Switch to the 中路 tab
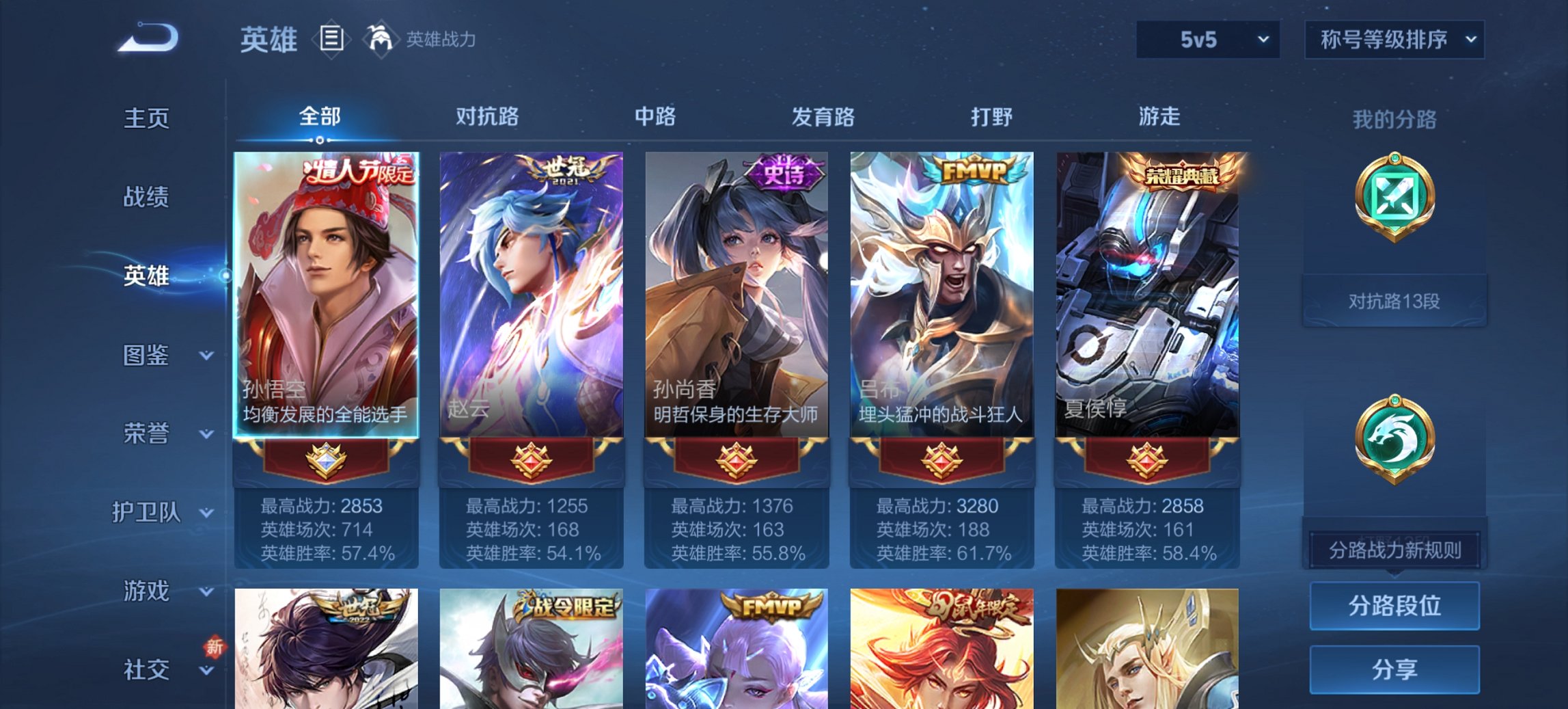This screenshot has width=1568, height=709. click(655, 117)
